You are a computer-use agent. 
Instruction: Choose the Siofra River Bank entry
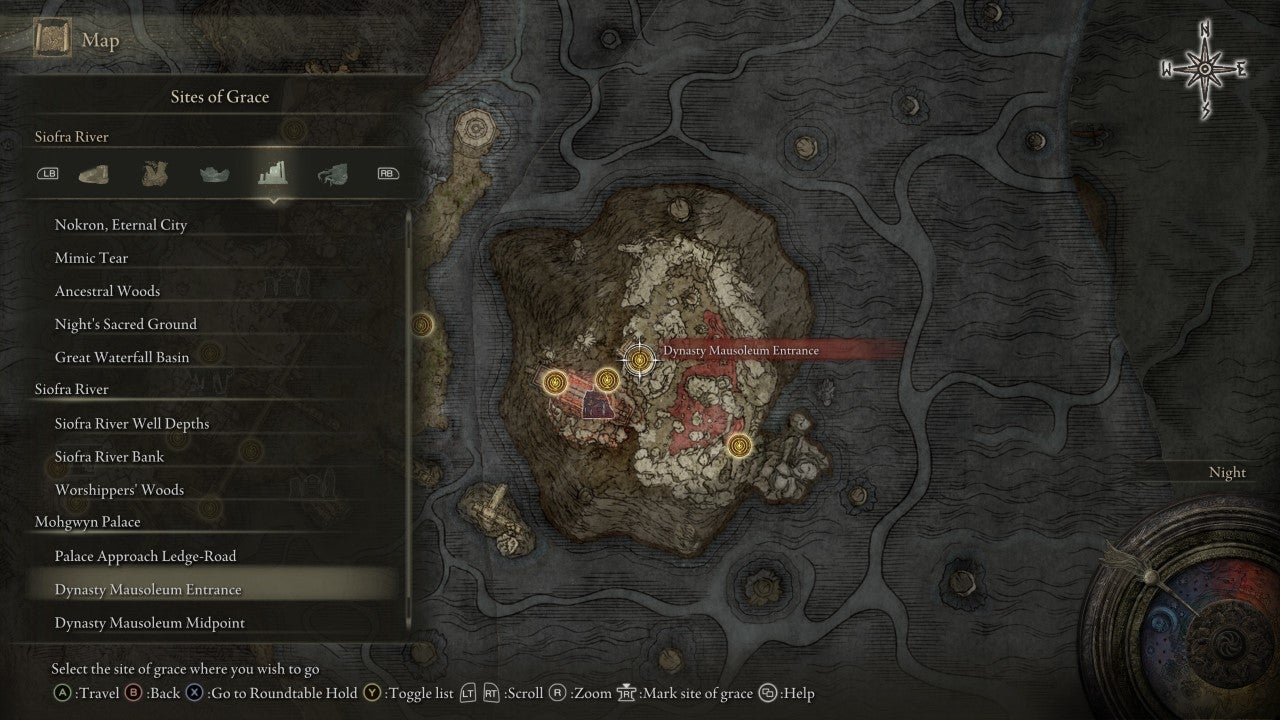[x=110, y=457]
